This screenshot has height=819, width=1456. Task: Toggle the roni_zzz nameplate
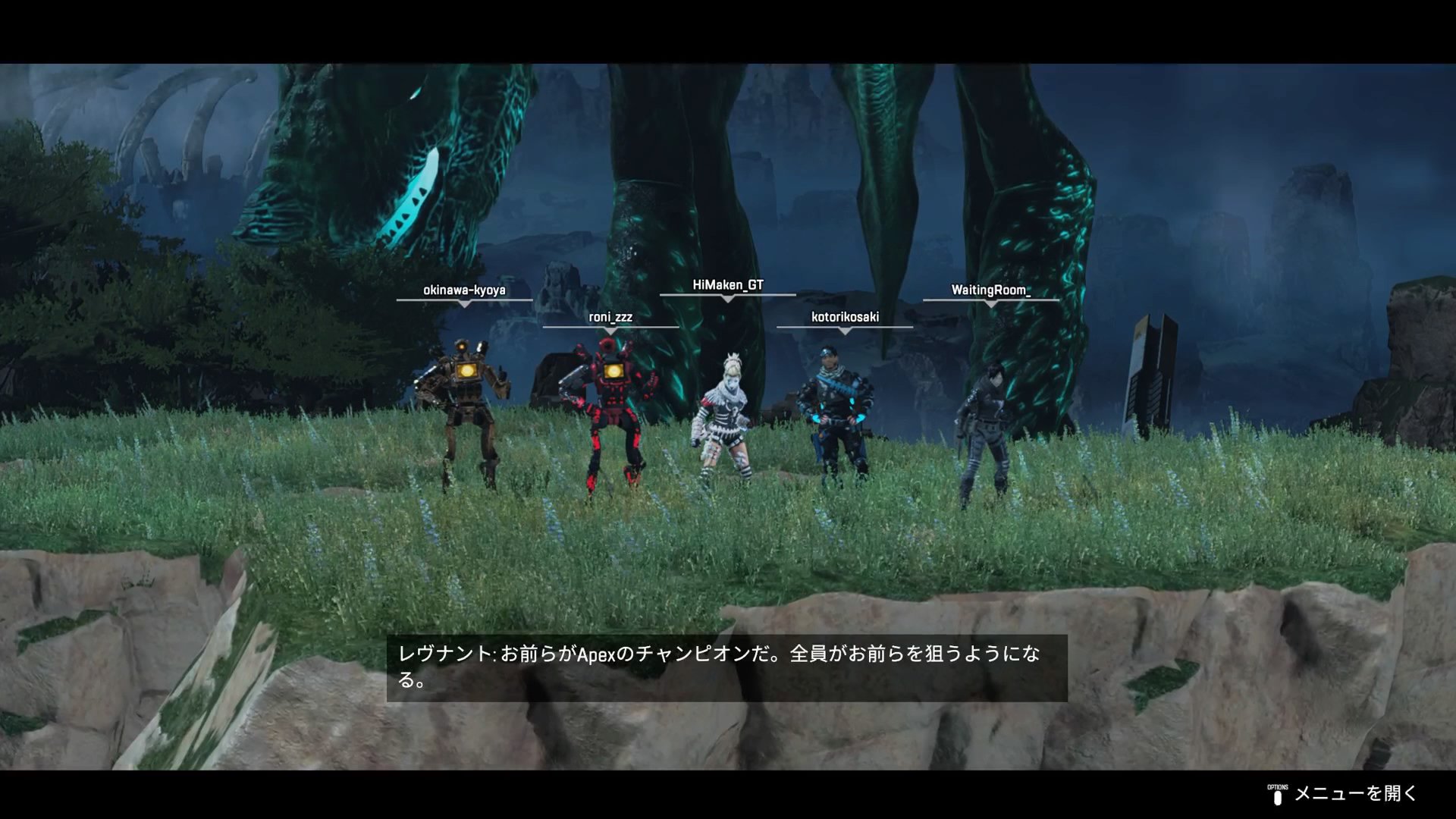click(x=612, y=318)
